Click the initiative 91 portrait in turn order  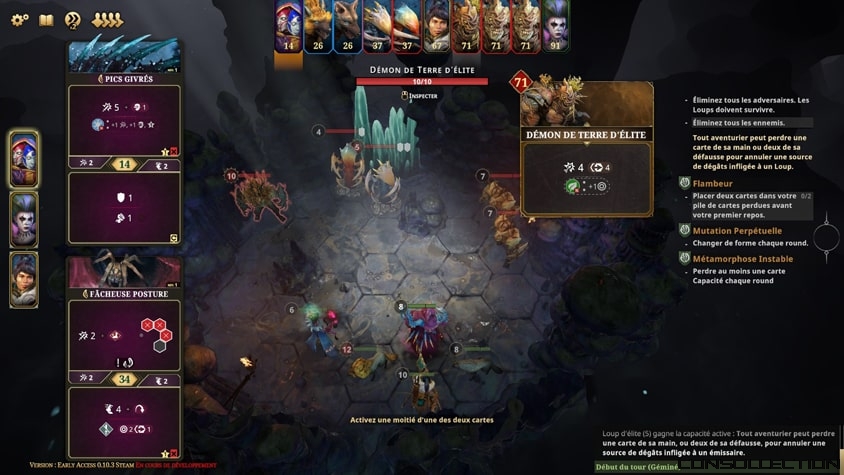point(555,27)
